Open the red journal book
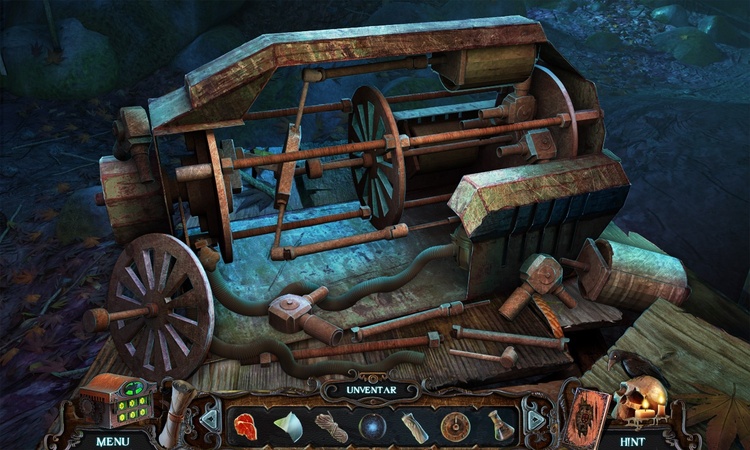This screenshot has height=450, width=750. click(583, 413)
